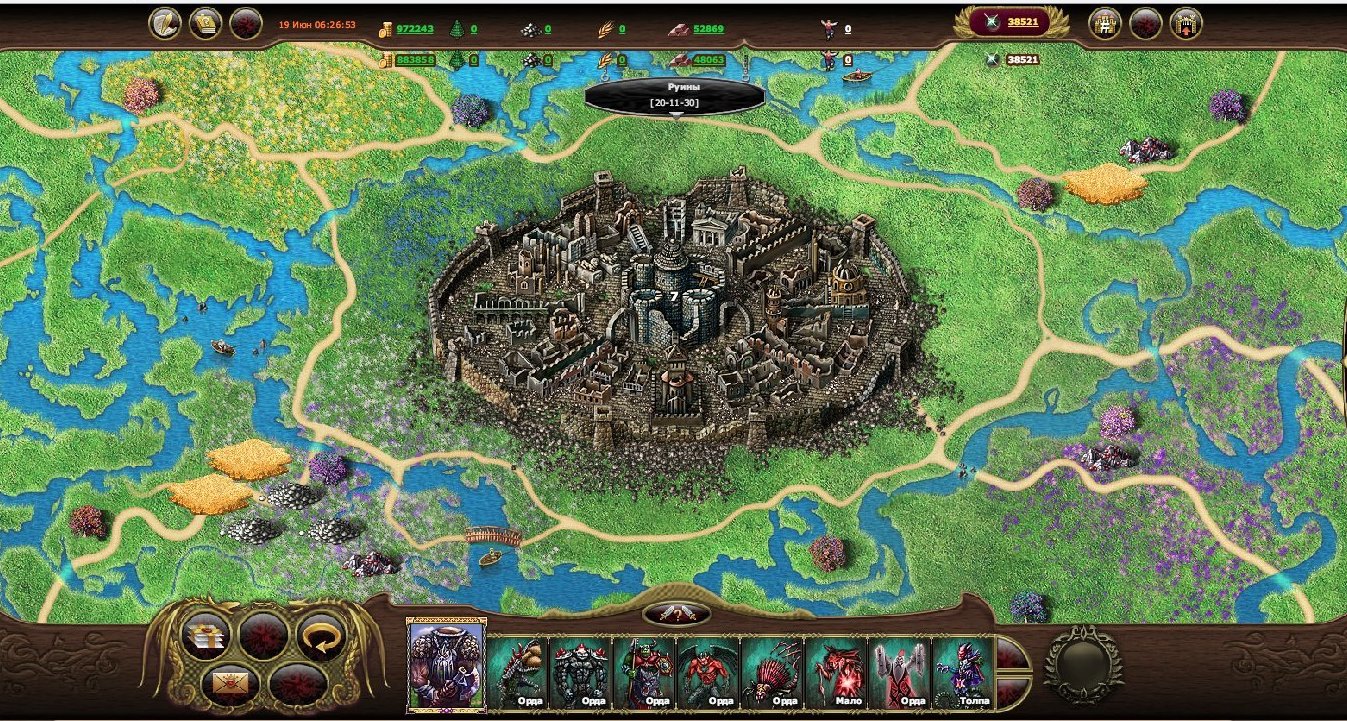
Task: Click the Руины location banner
Action: pos(675,95)
